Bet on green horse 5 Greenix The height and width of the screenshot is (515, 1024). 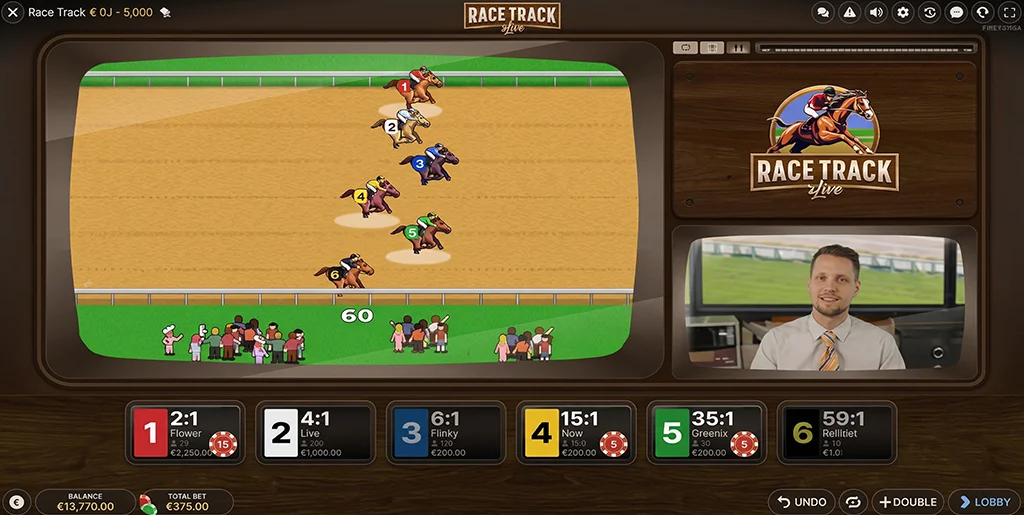[x=706, y=432]
